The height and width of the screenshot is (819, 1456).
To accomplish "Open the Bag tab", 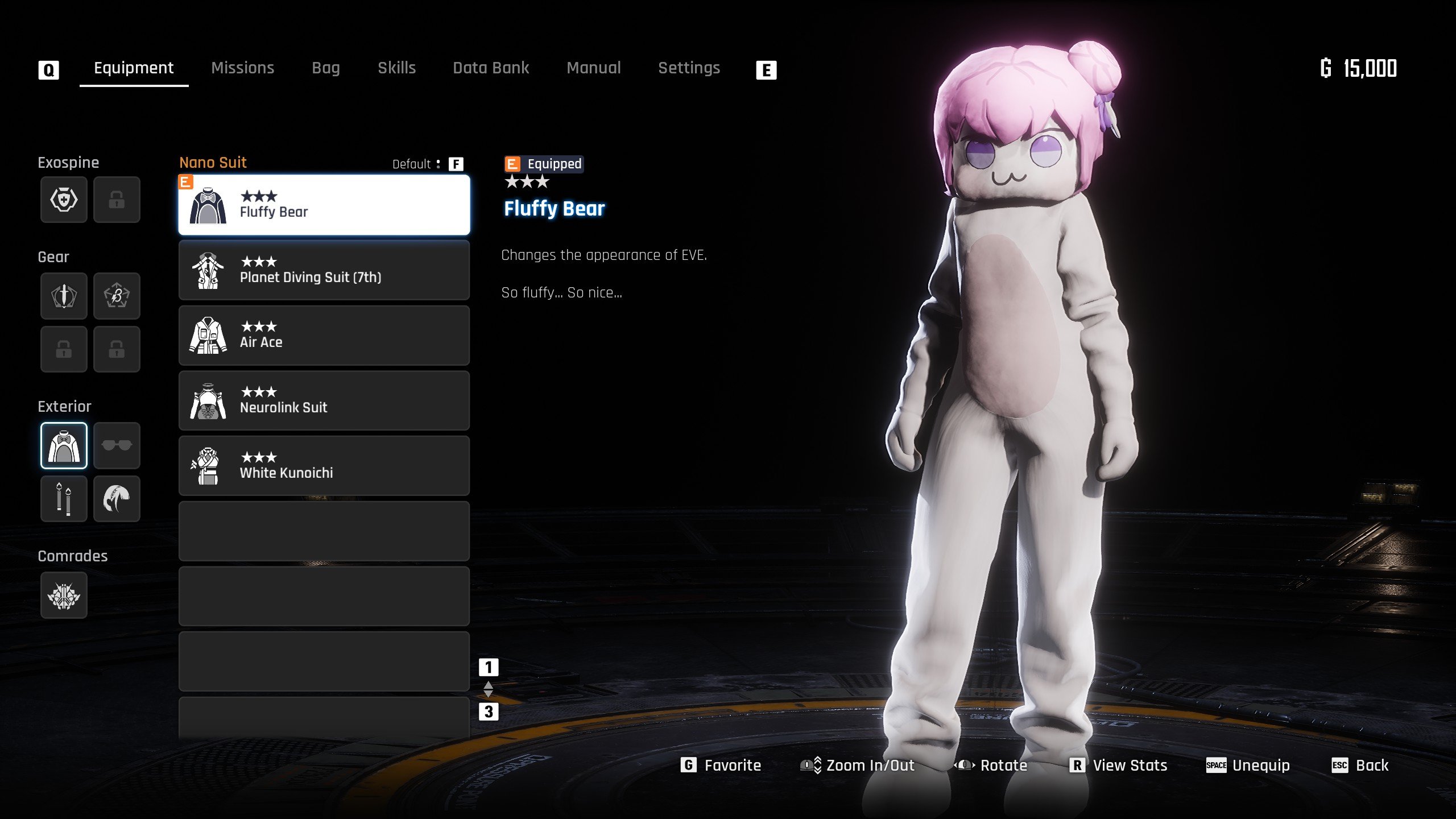I will coord(325,68).
